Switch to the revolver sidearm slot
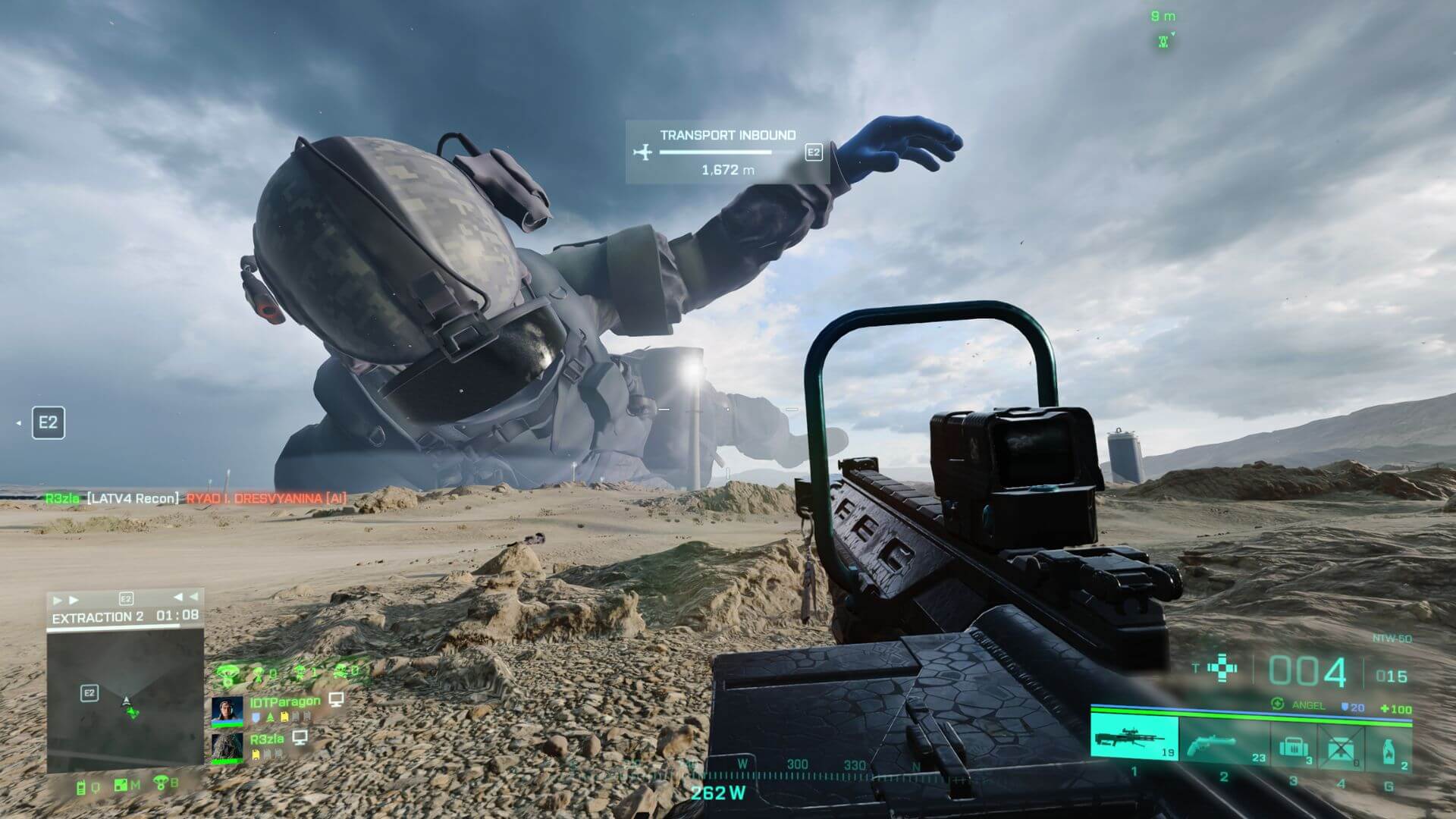 point(1223,742)
